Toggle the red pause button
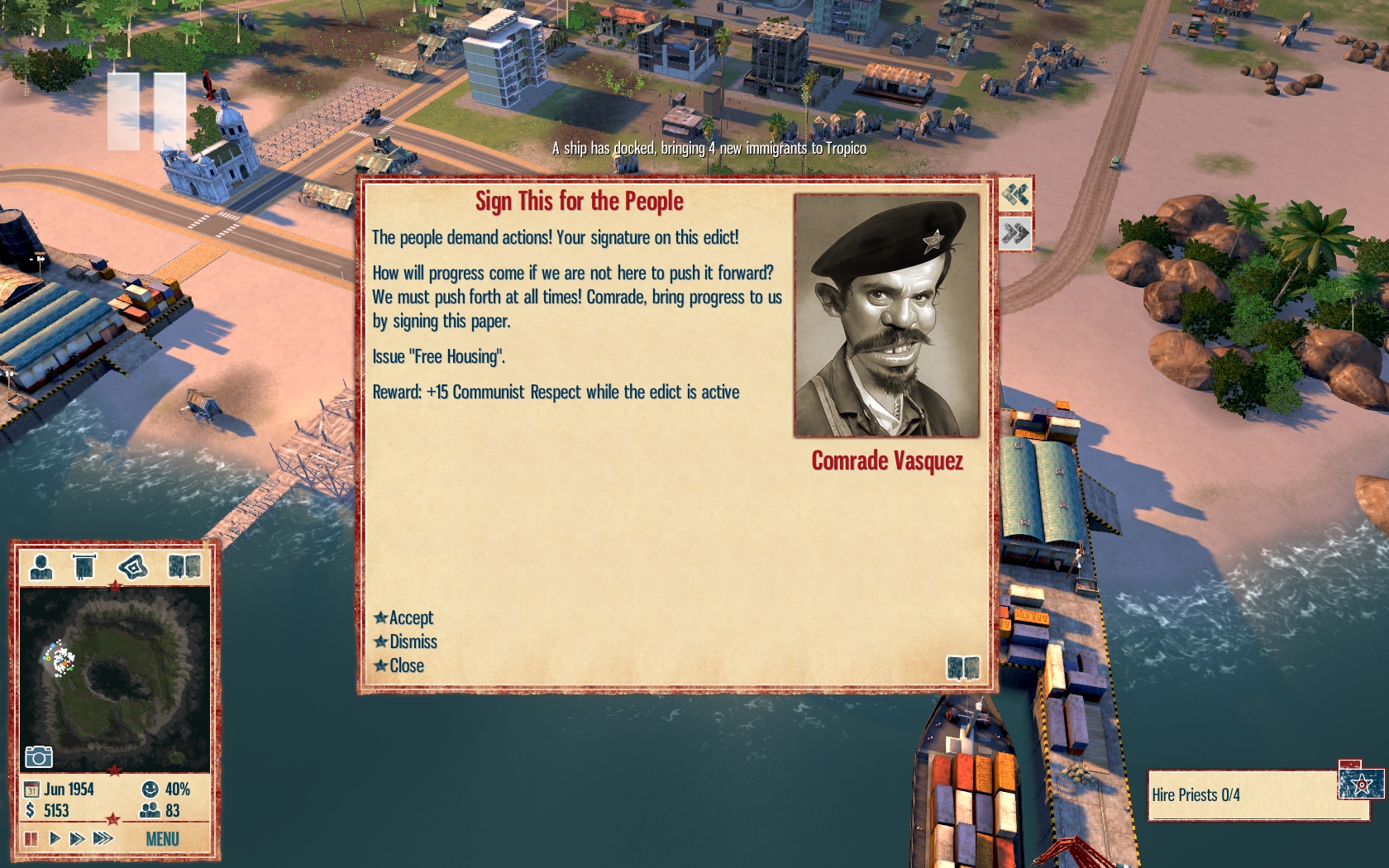 31,839
